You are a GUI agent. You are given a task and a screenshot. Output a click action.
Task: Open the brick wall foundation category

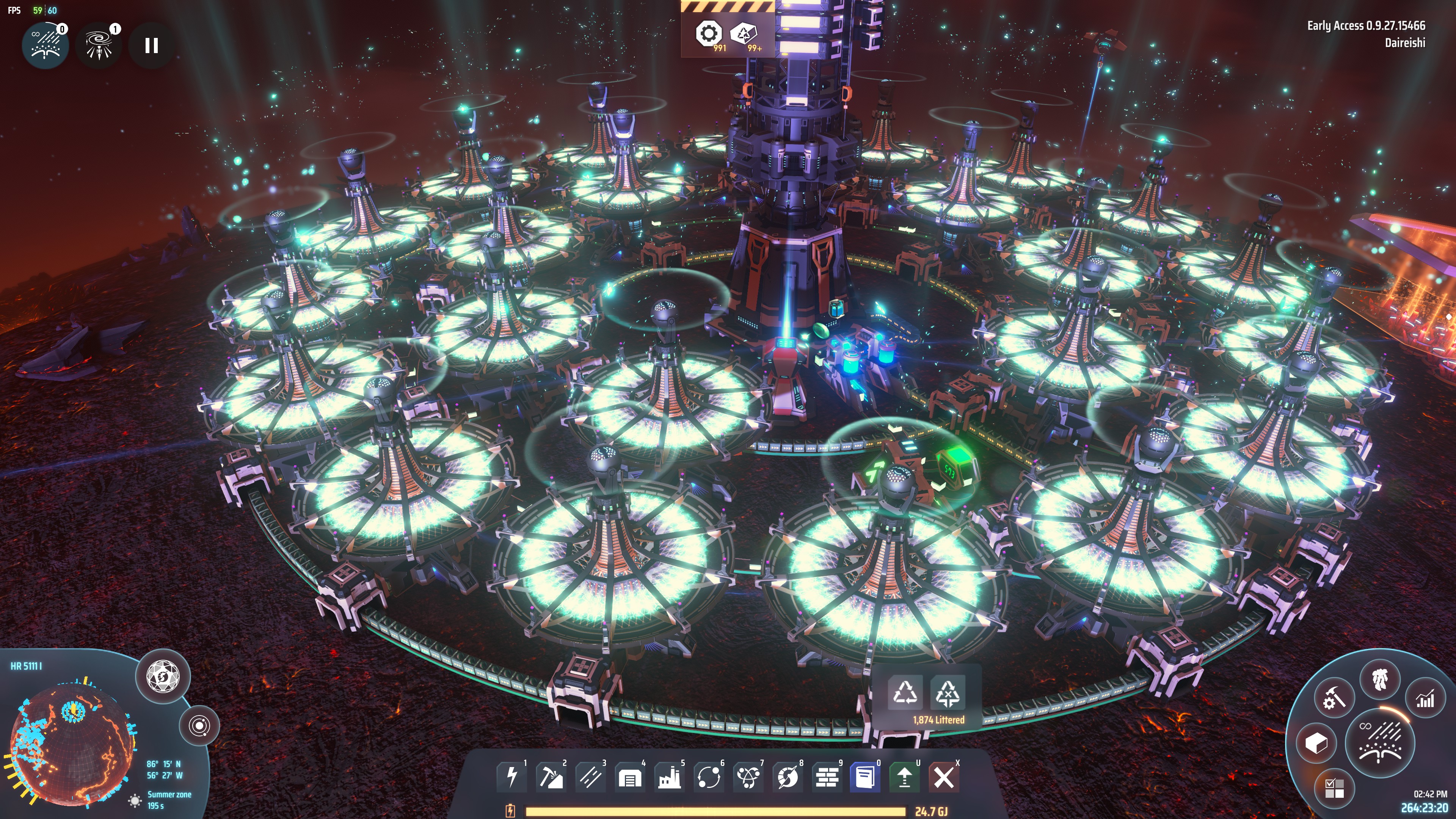tap(827, 777)
